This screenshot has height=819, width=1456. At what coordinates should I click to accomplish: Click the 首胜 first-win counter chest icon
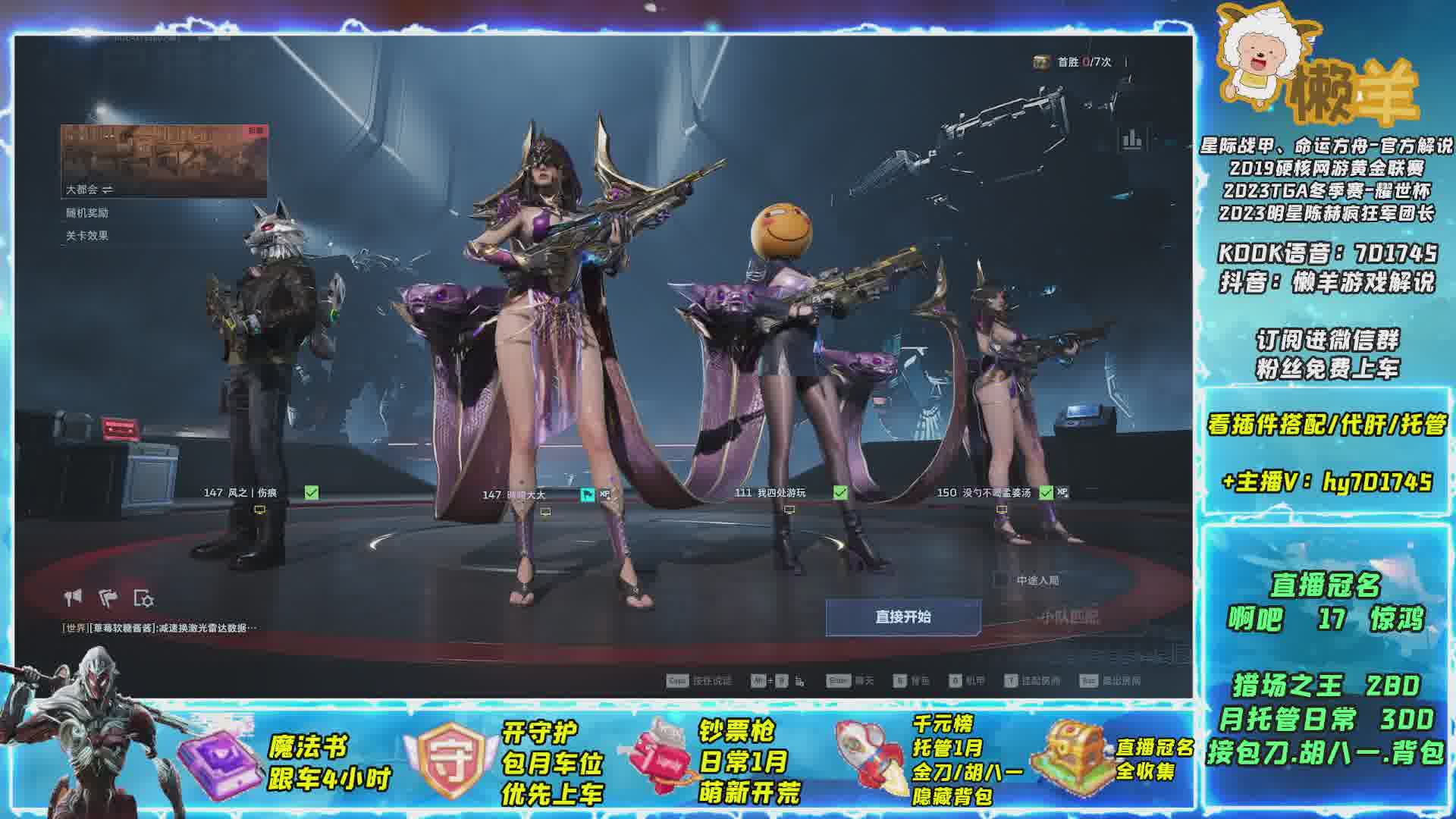pos(1041,62)
